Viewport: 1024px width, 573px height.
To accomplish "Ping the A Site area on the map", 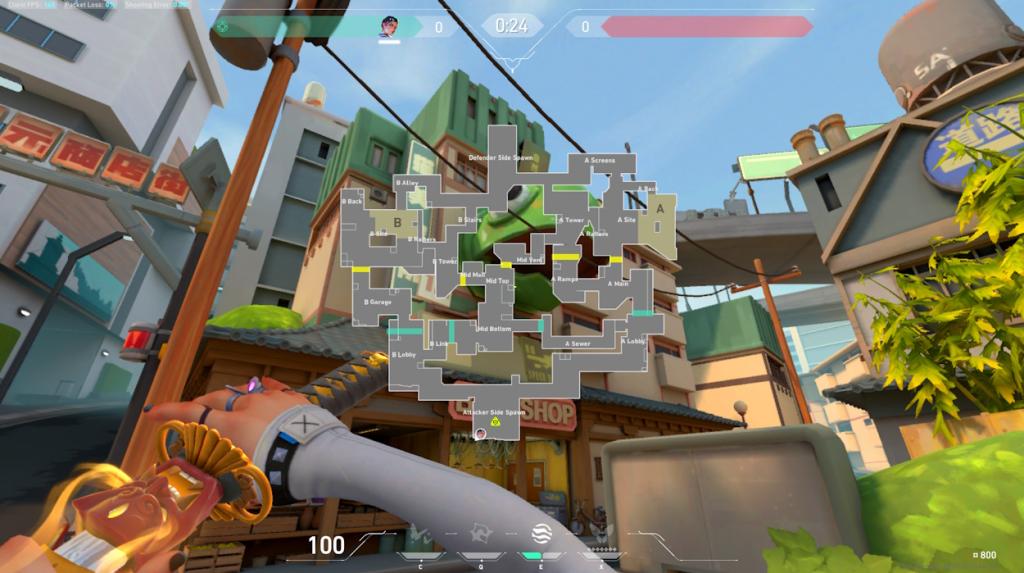I will (627, 220).
